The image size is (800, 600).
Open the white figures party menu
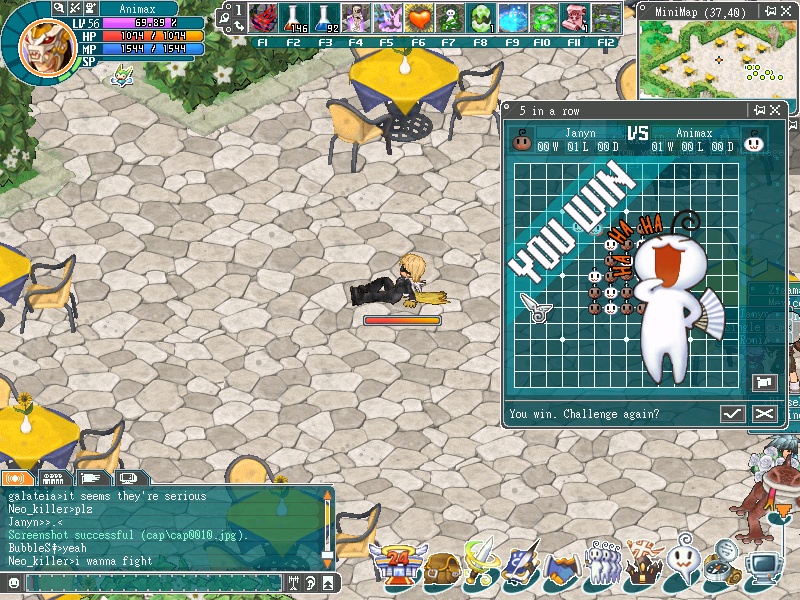point(602,564)
